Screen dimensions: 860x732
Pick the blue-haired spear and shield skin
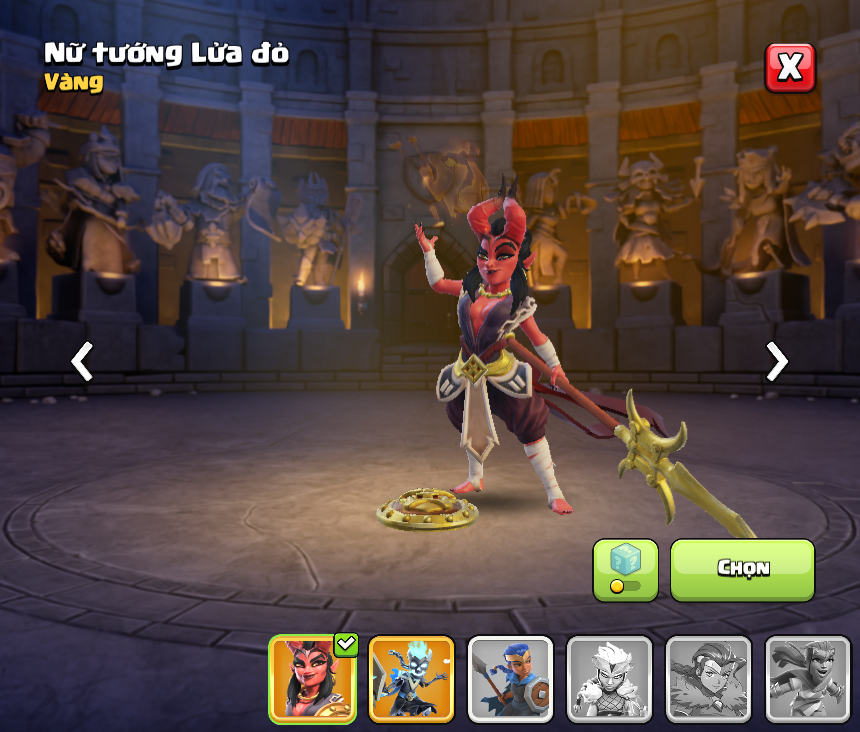click(x=510, y=679)
